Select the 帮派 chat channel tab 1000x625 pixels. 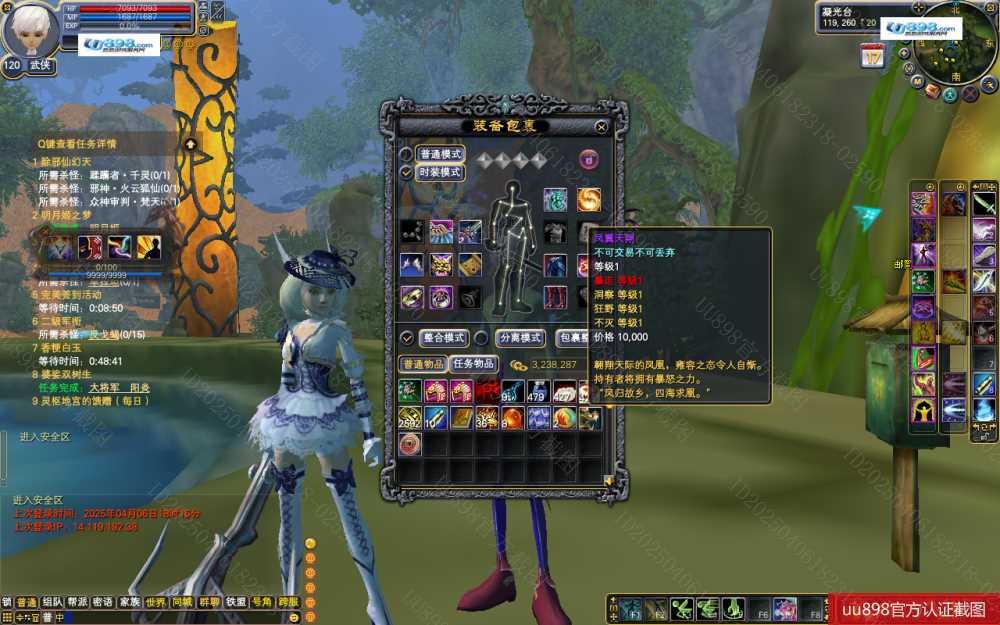click(77, 603)
